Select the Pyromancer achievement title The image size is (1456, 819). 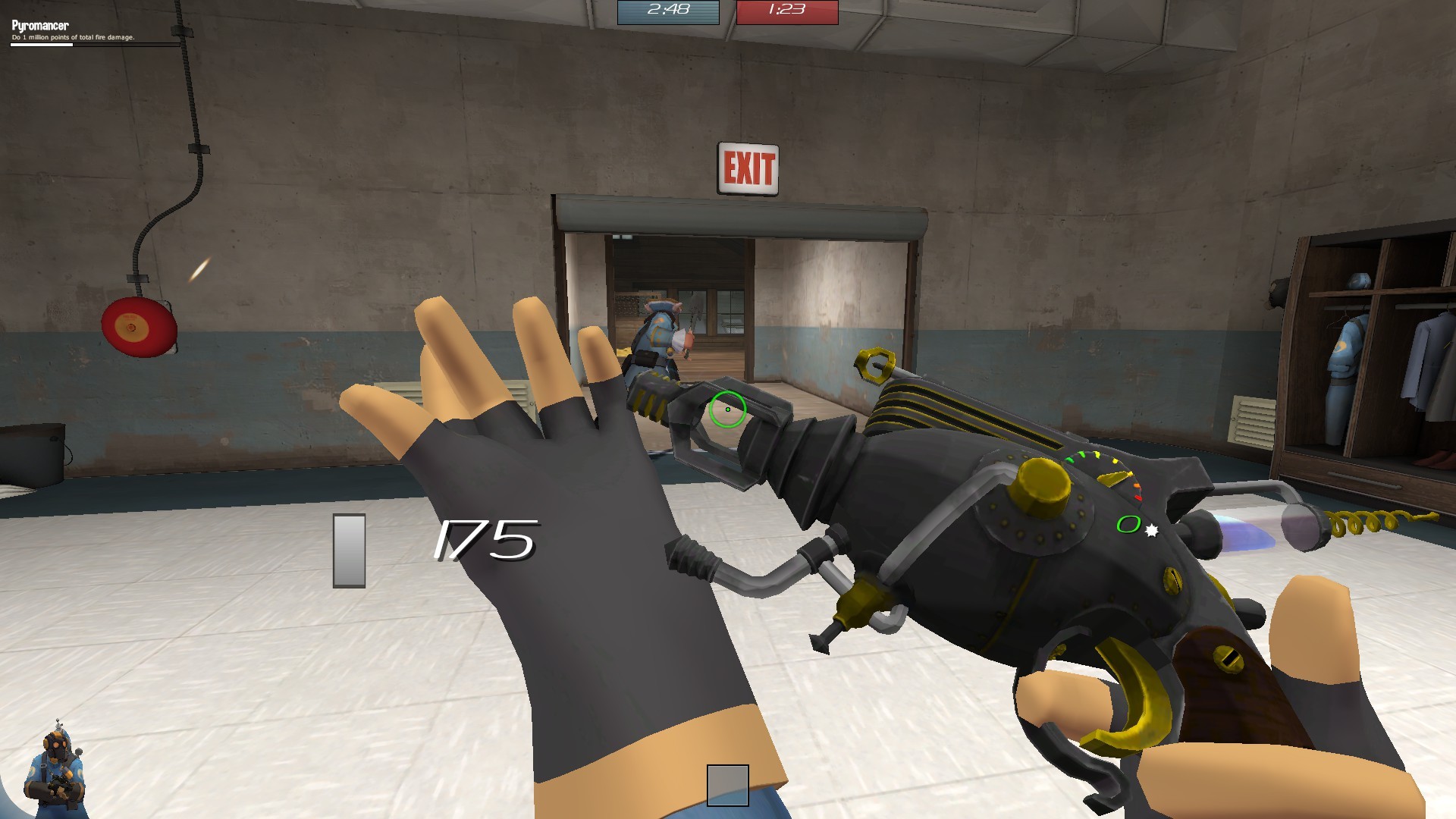(39, 25)
